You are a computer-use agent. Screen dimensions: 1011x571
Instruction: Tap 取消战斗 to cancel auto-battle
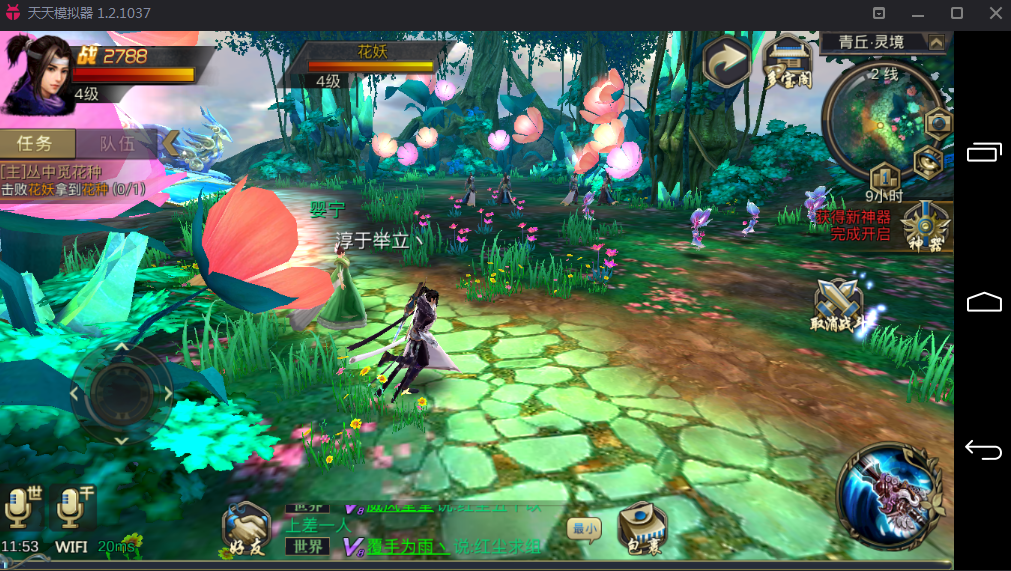tap(836, 304)
